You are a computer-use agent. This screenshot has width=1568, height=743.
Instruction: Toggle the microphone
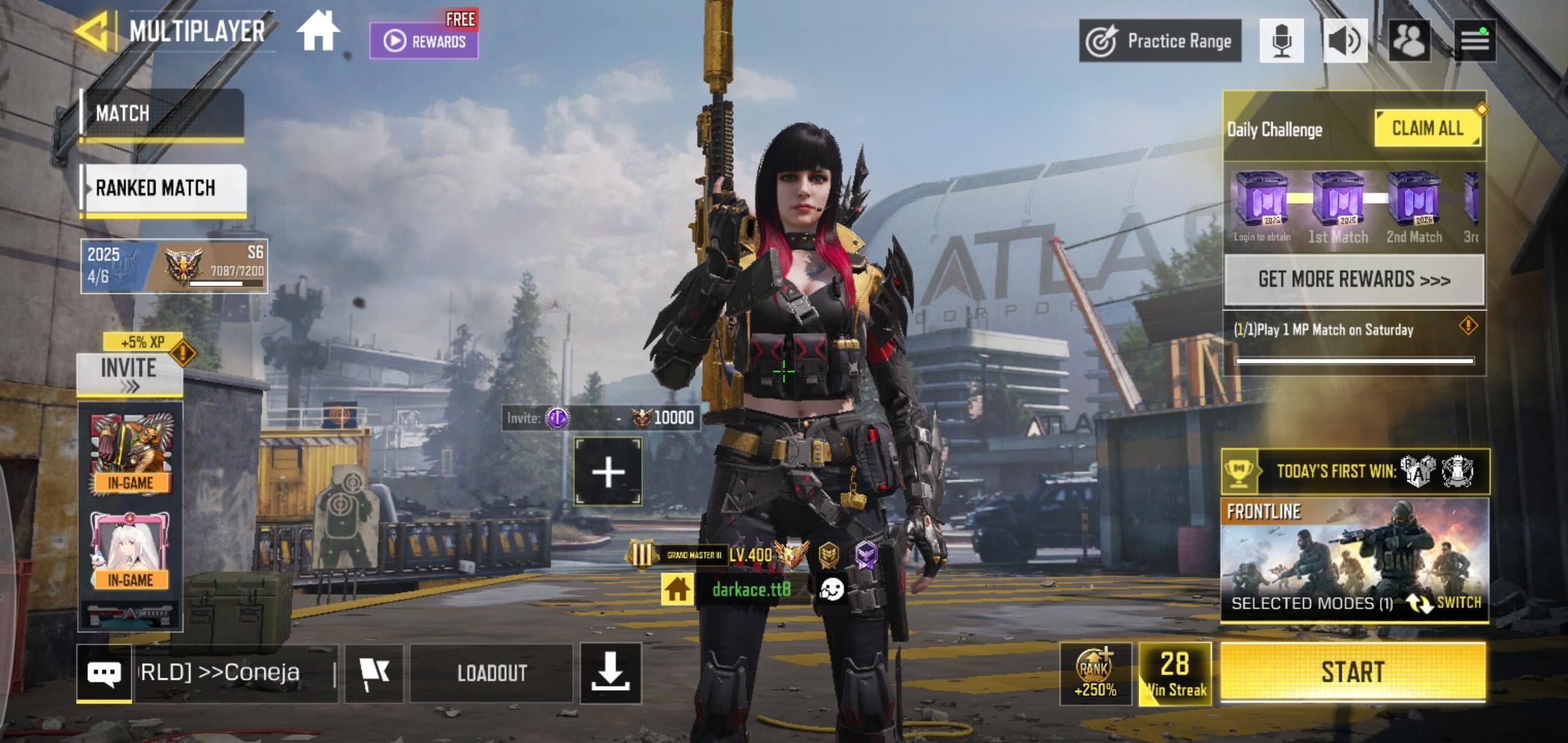point(1281,41)
